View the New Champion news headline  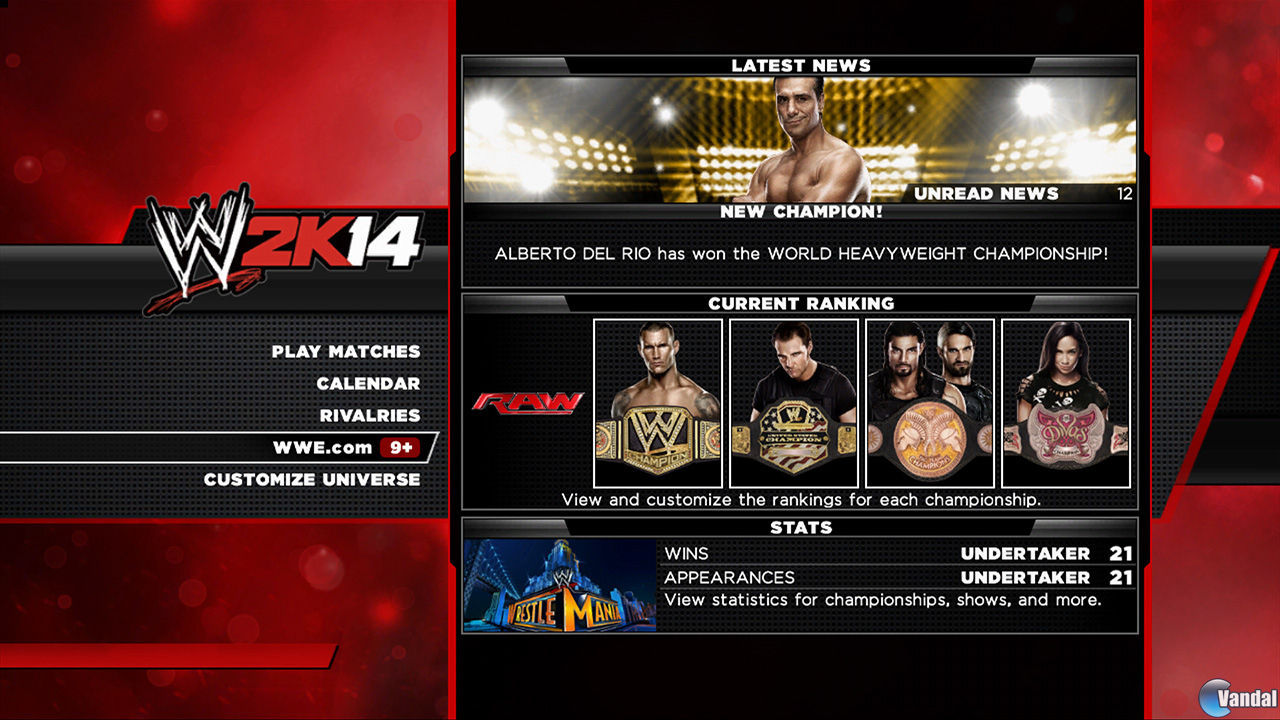coord(800,212)
